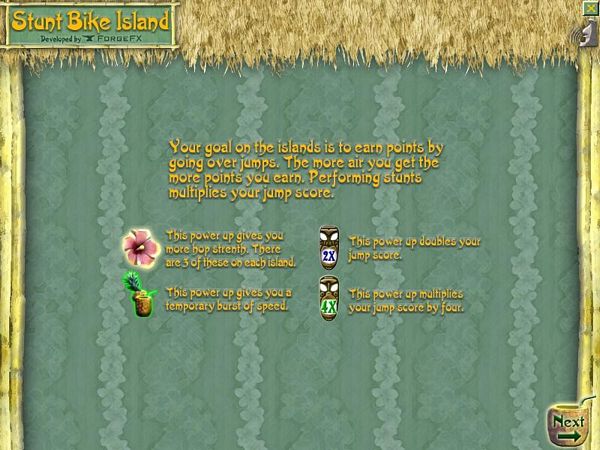Close the game with the green X button

(593, 7)
